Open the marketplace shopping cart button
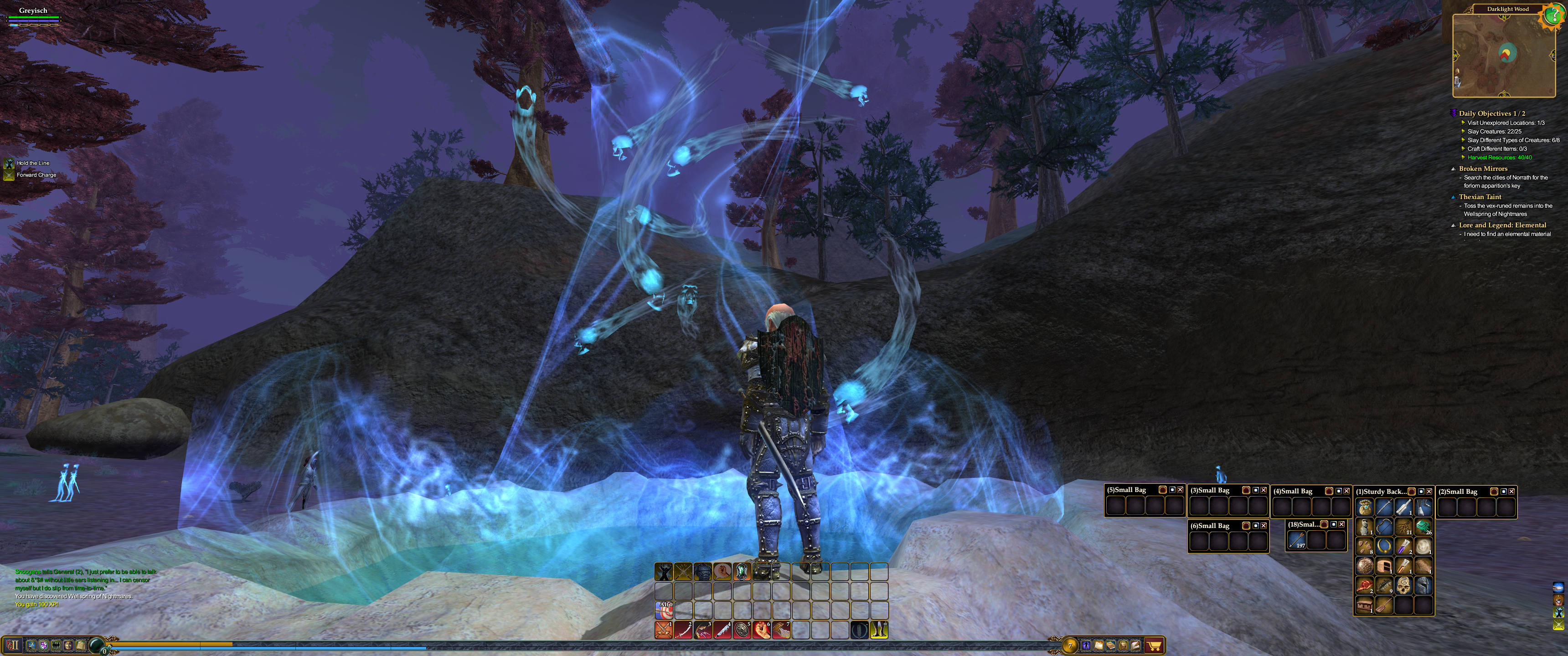 [1154, 645]
